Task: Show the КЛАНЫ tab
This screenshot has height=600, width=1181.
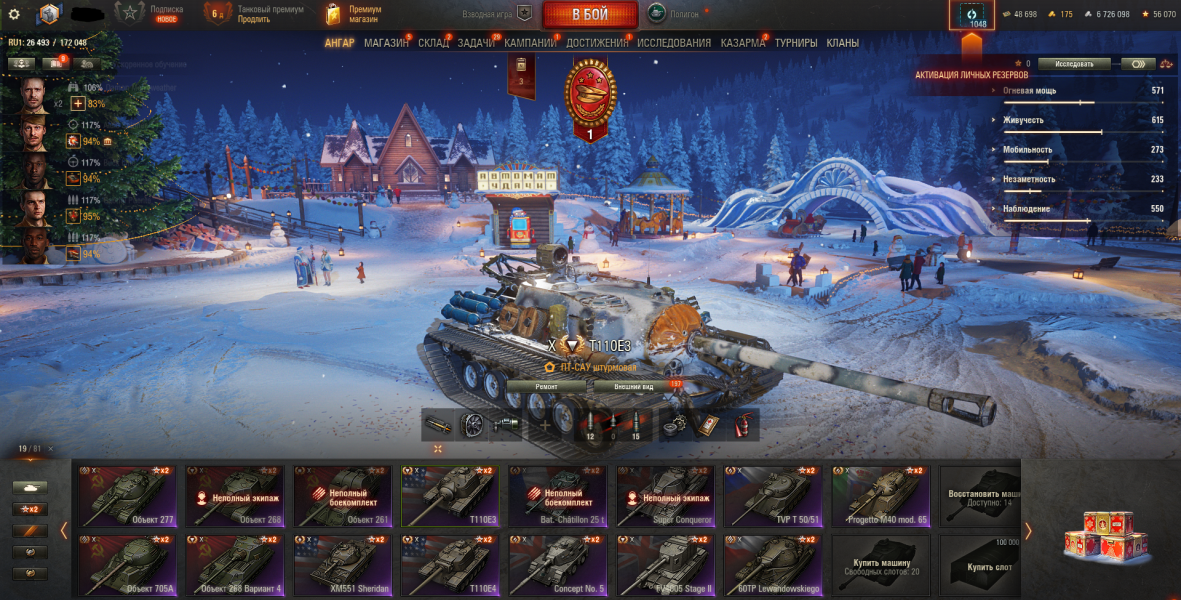Action: coord(843,43)
